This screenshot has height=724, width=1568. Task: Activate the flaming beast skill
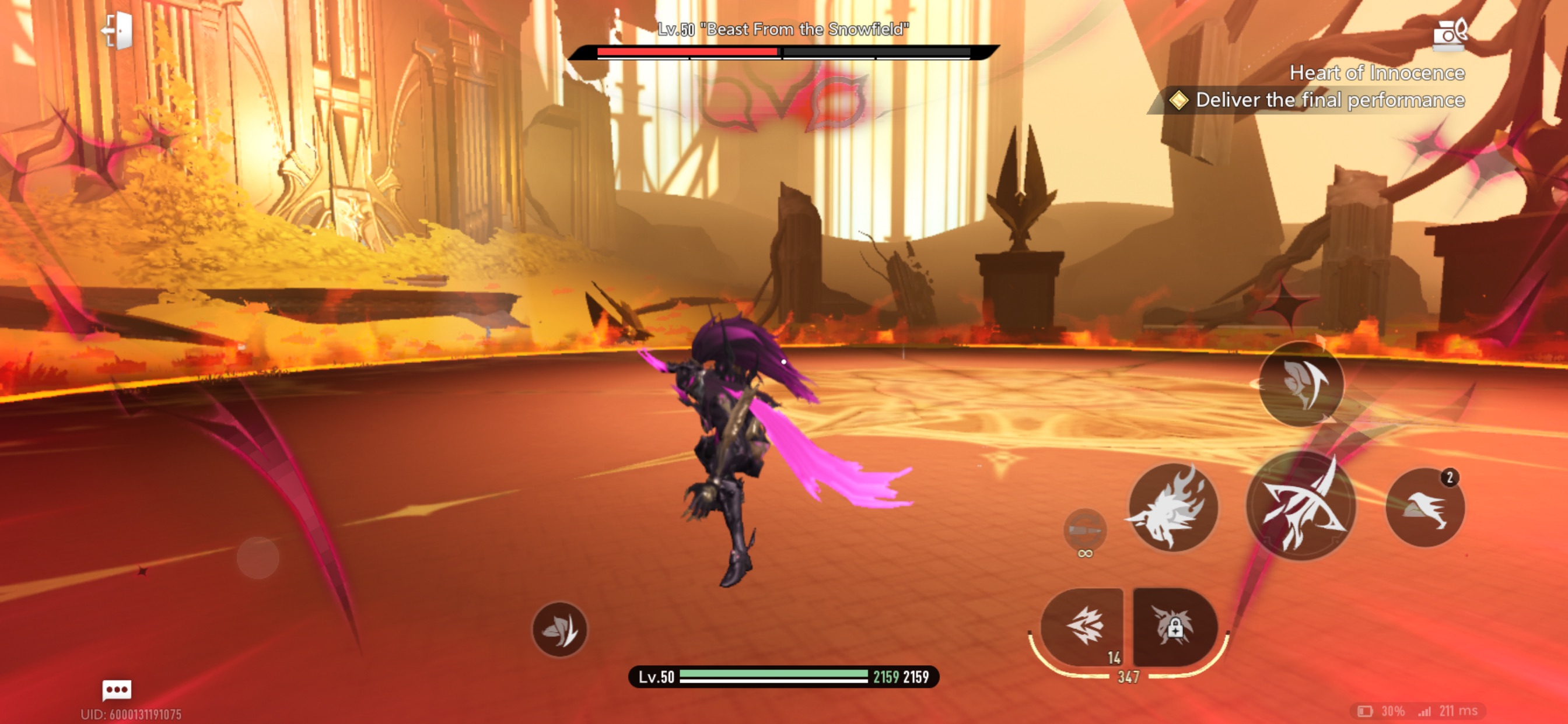1172,507
